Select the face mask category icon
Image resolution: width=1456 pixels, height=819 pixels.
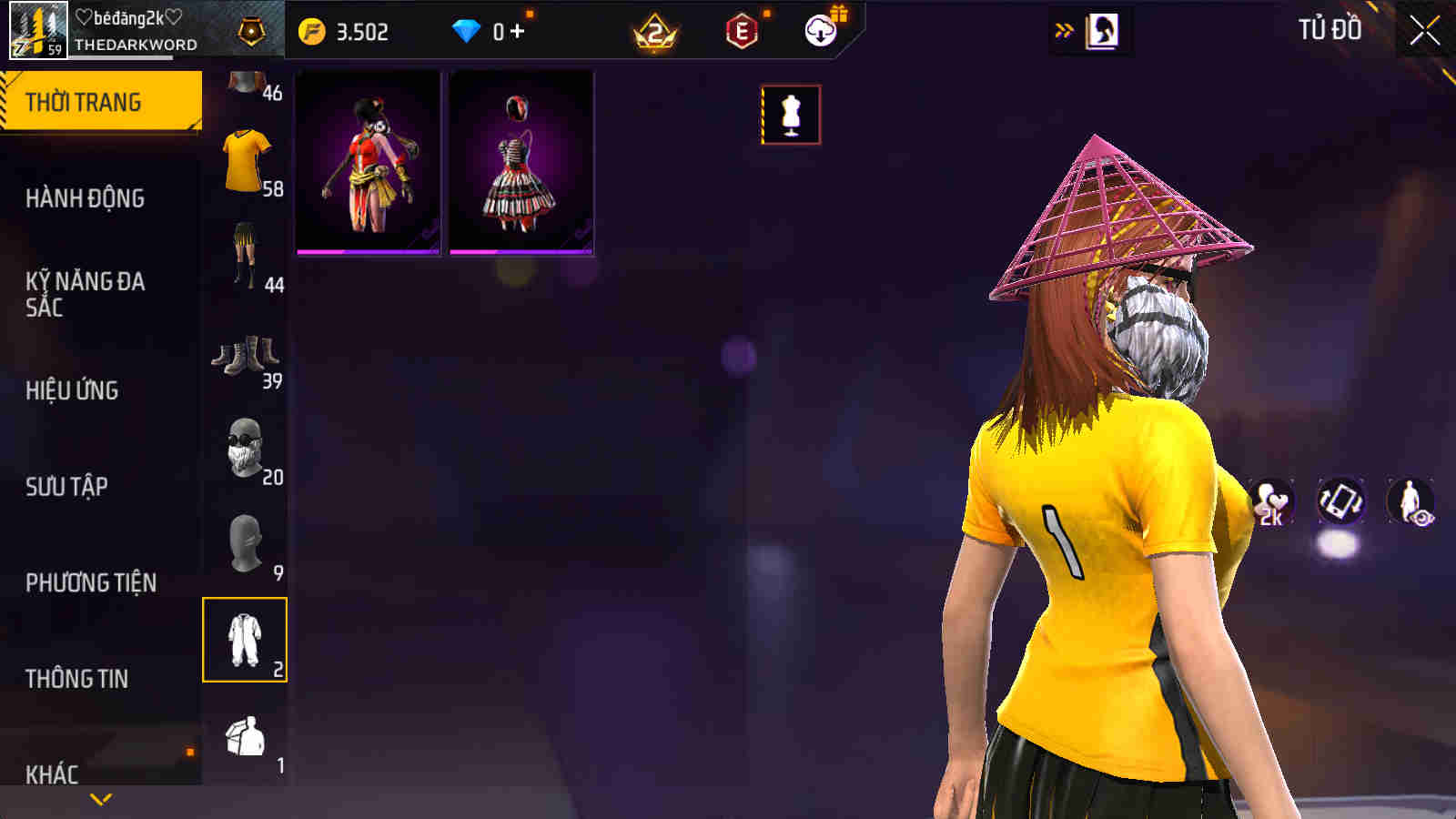(x=244, y=448)
